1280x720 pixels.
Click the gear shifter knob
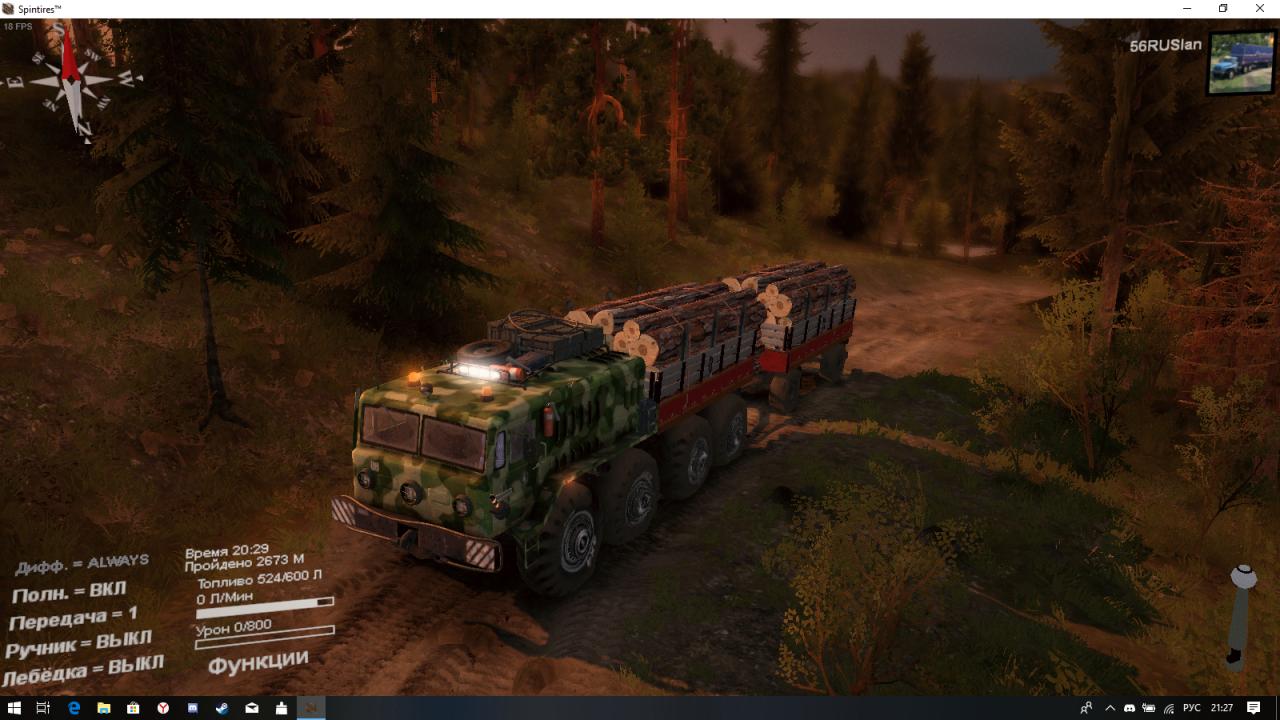1243,577
